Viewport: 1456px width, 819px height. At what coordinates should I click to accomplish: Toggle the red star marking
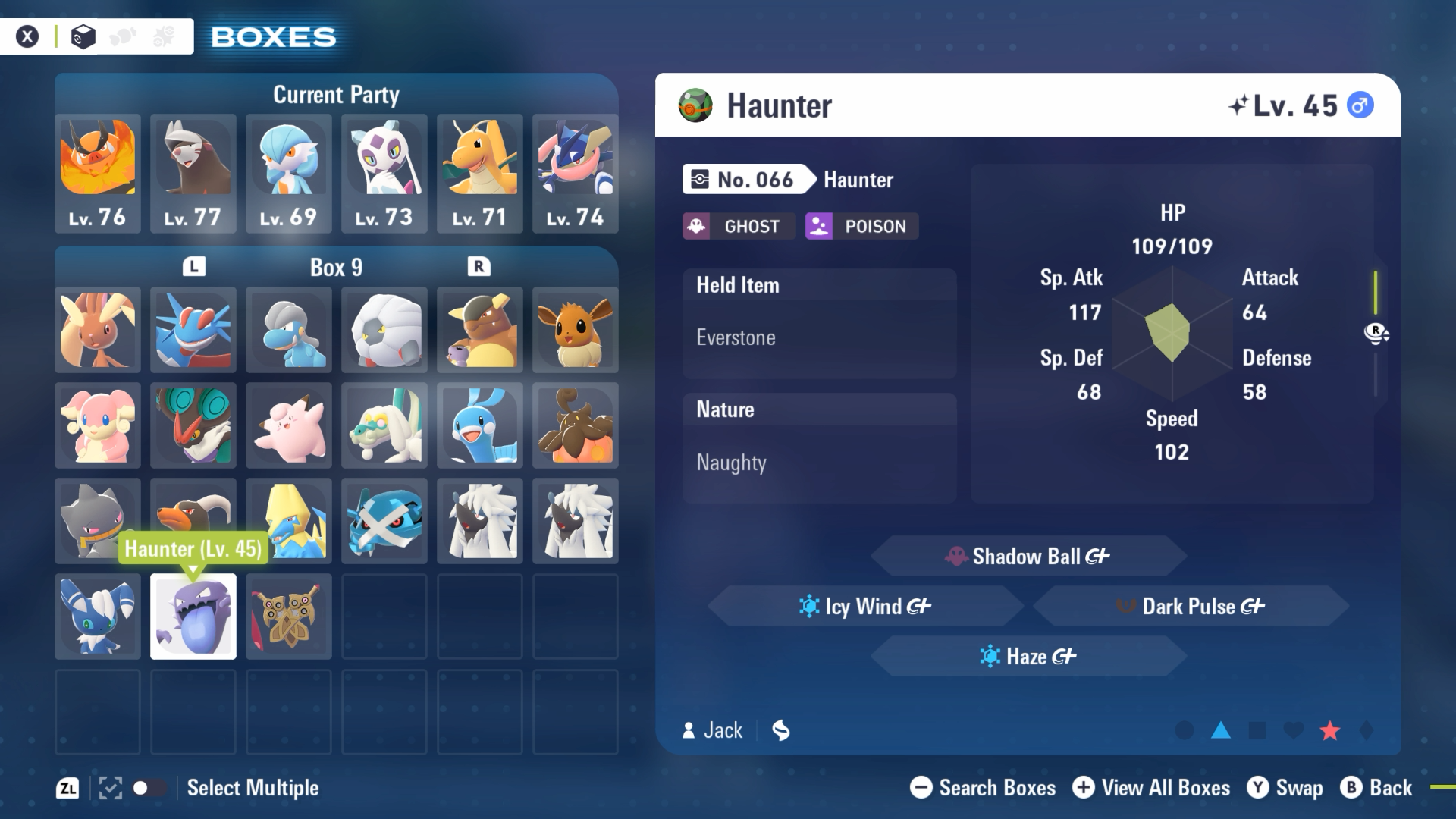coord(1330,730)
